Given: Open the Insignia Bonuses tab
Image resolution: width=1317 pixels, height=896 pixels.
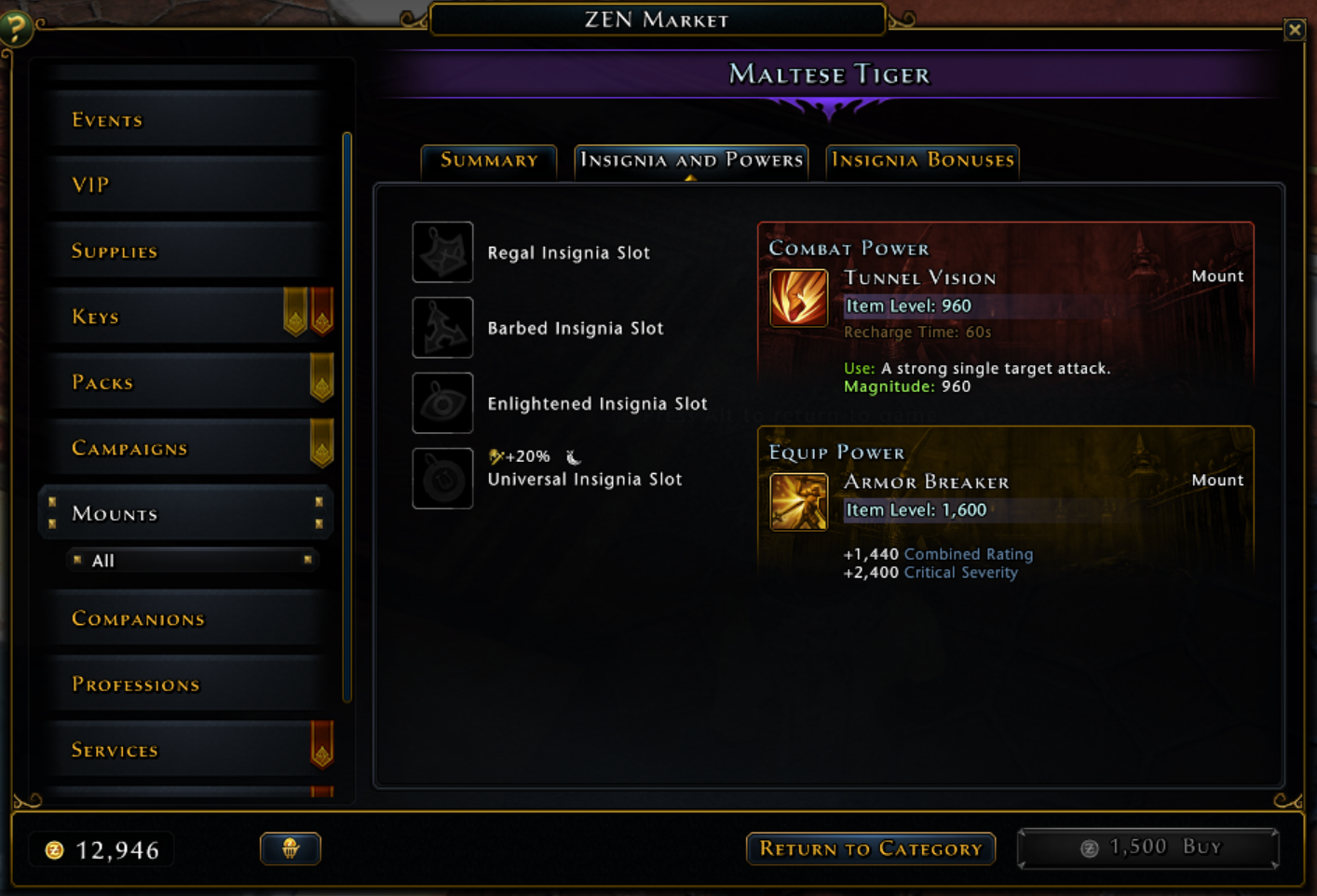Looking at the screenshot, I should click(x=922, y=160).
